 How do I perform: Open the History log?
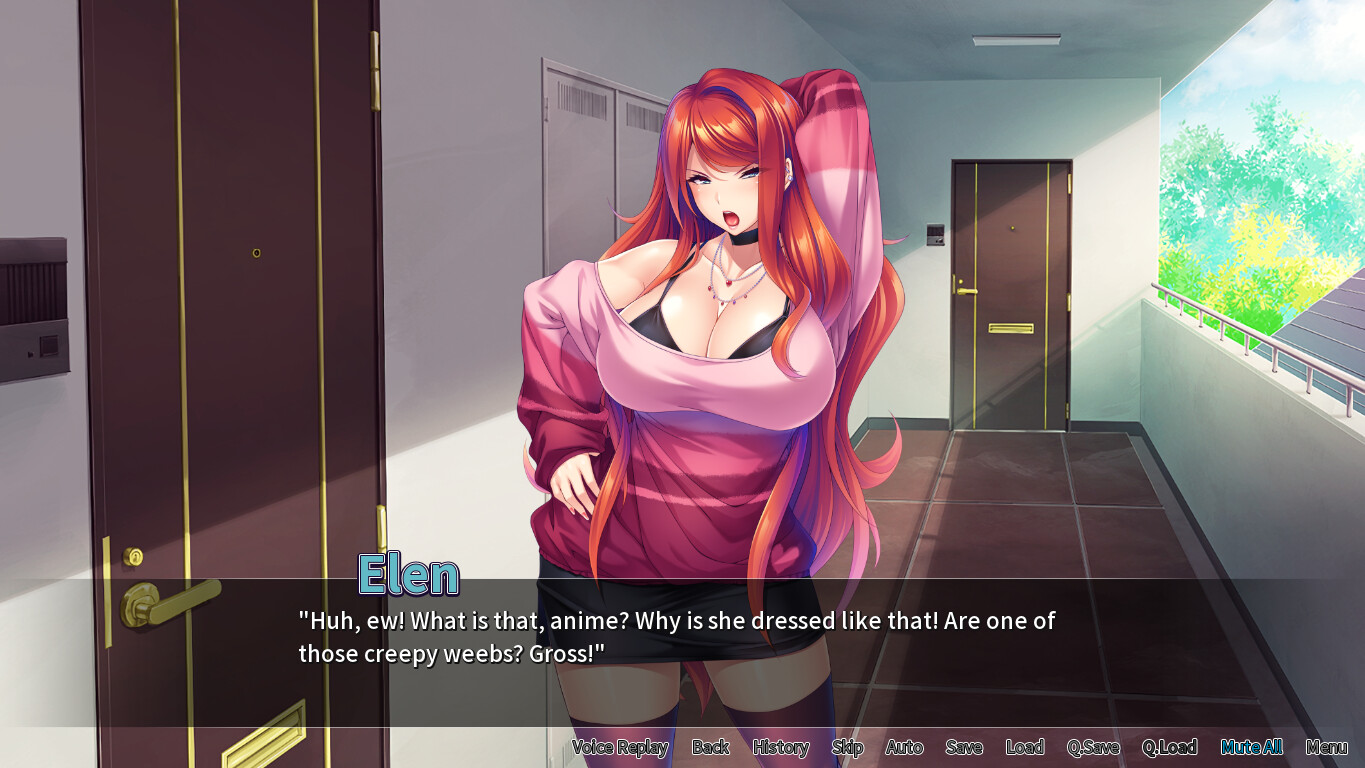(x=780, y=747)
